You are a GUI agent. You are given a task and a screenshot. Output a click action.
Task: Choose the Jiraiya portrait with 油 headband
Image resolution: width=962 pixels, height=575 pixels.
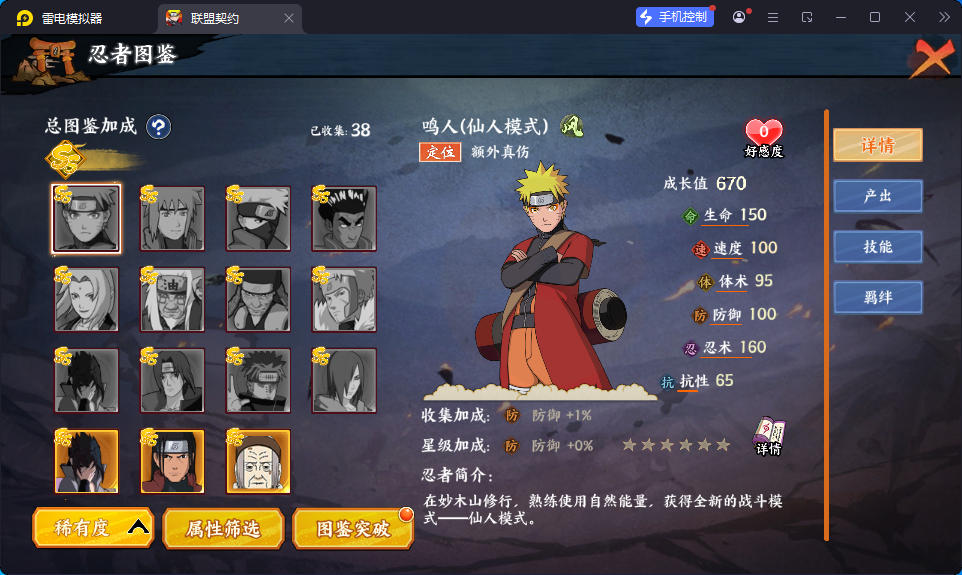(172, 300)
